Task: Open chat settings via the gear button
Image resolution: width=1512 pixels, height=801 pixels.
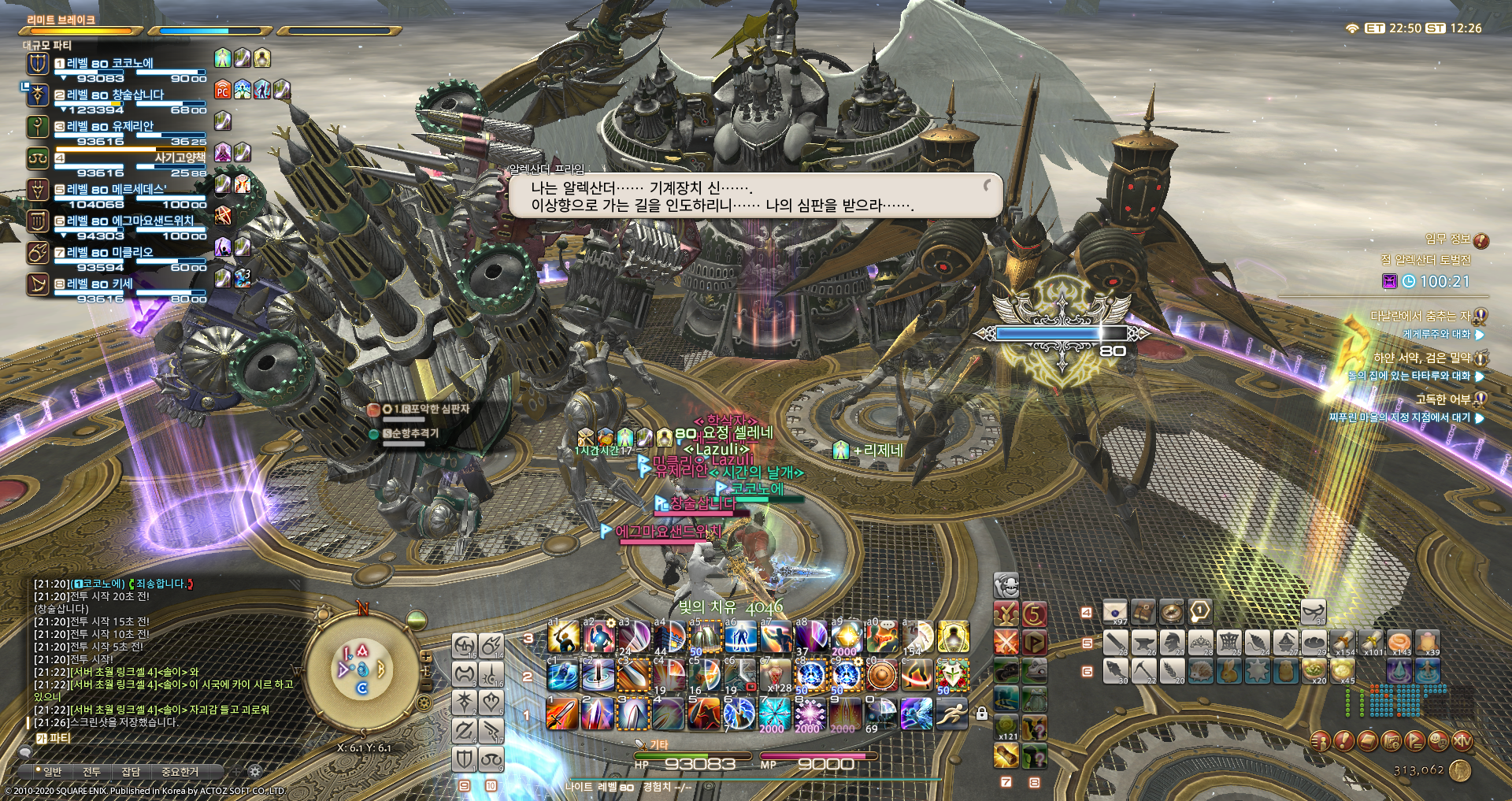Action: pyautogui.click(x=254, y=770)
